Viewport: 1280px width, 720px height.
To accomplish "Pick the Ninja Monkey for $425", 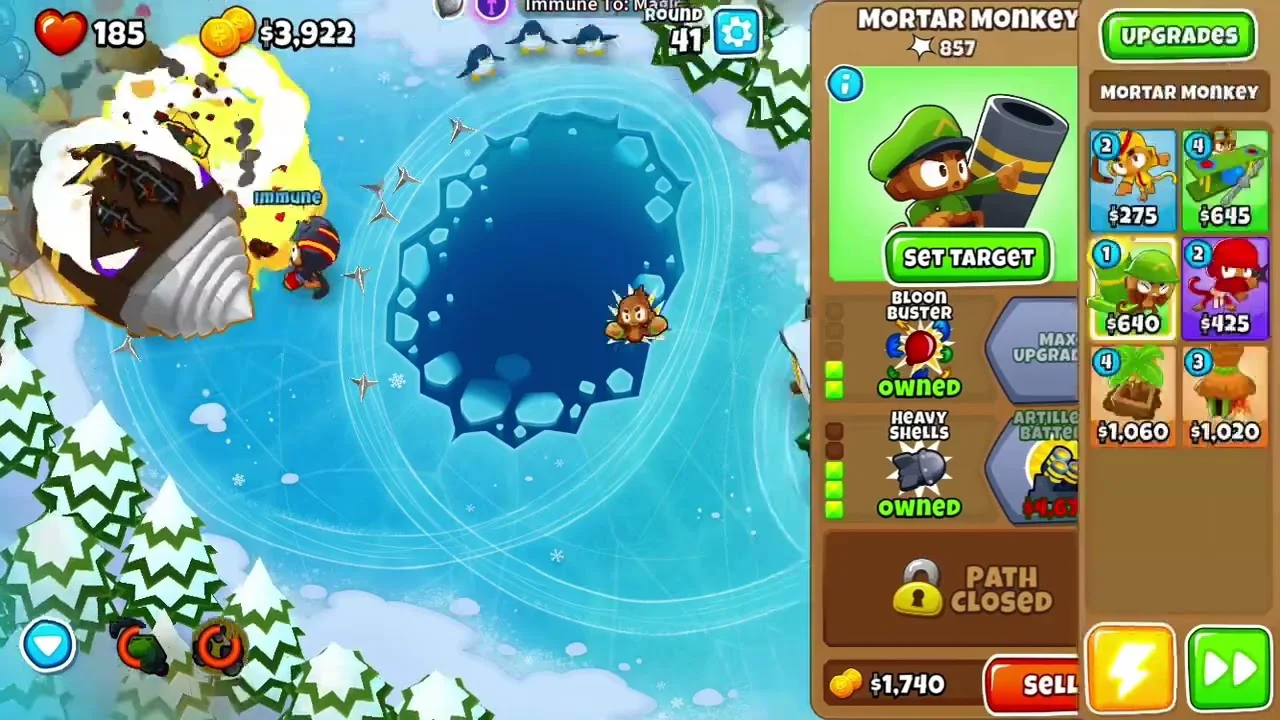I will pos(1225,289).
